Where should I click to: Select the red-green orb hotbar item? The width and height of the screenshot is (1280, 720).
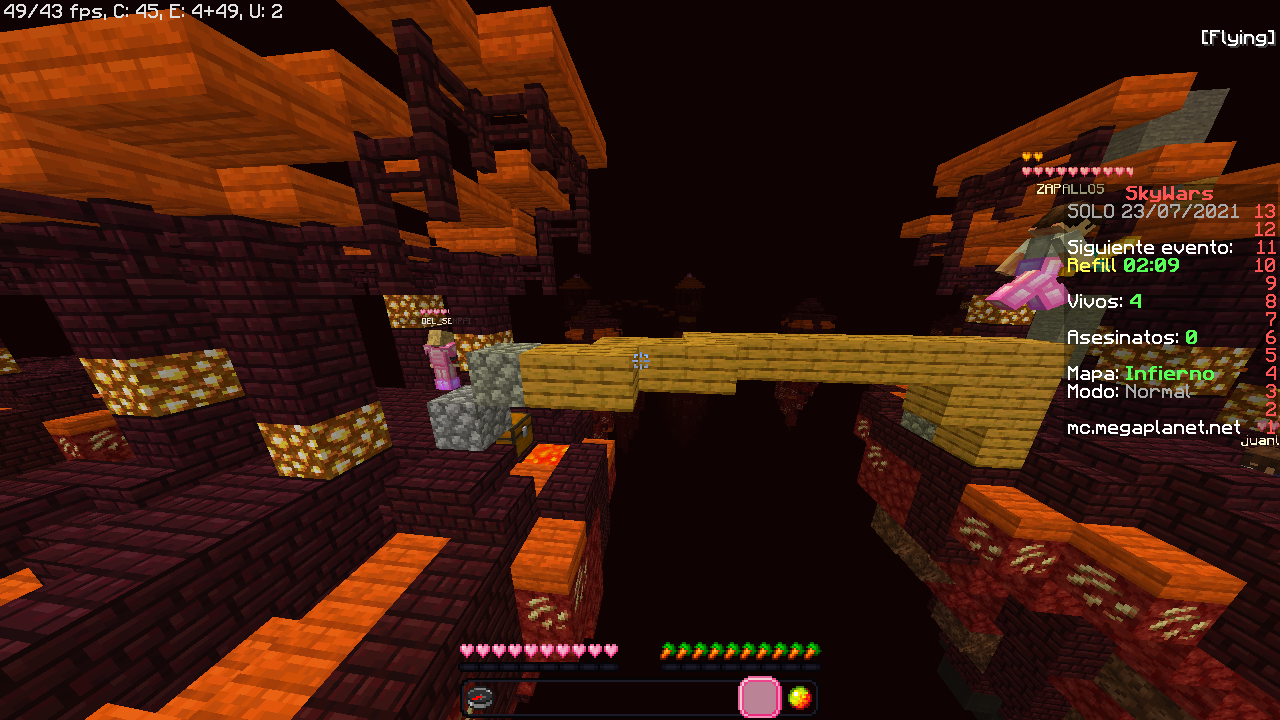799,698
